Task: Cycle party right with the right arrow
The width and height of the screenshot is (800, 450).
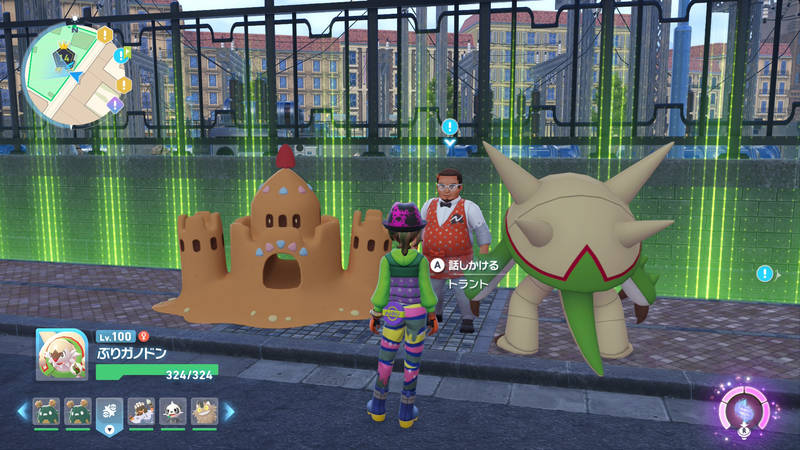Action: [228, 411]
